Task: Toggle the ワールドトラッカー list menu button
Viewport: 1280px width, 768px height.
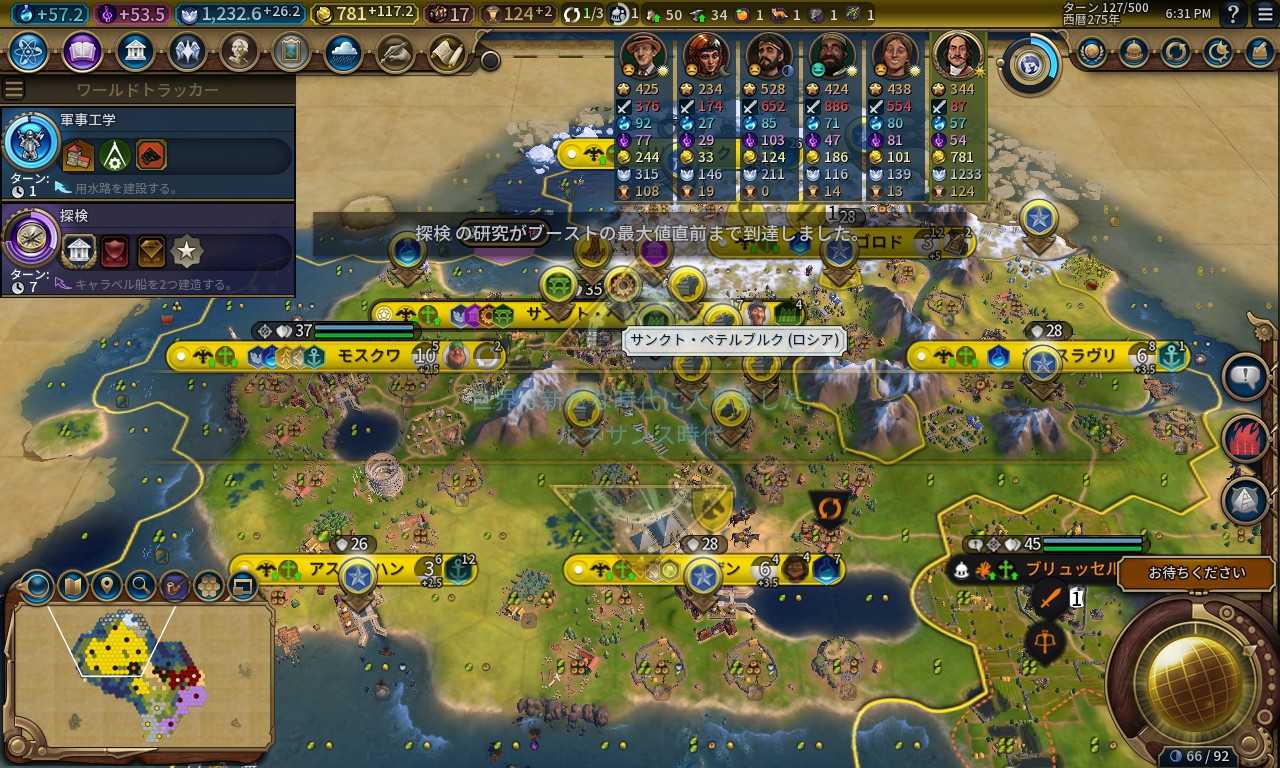Action: [14, 90]
